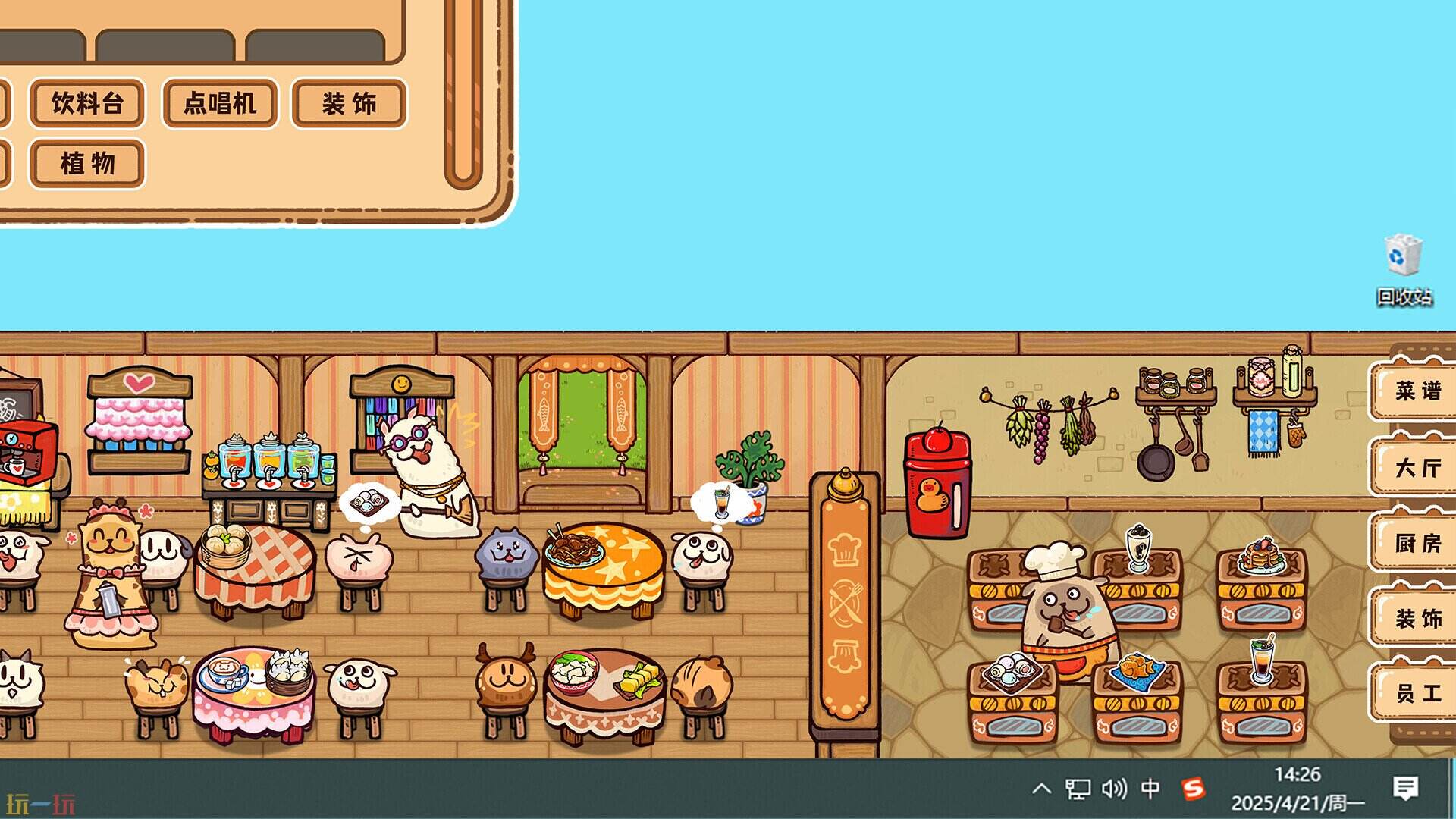Select the 植物 category button

point(87,163)
